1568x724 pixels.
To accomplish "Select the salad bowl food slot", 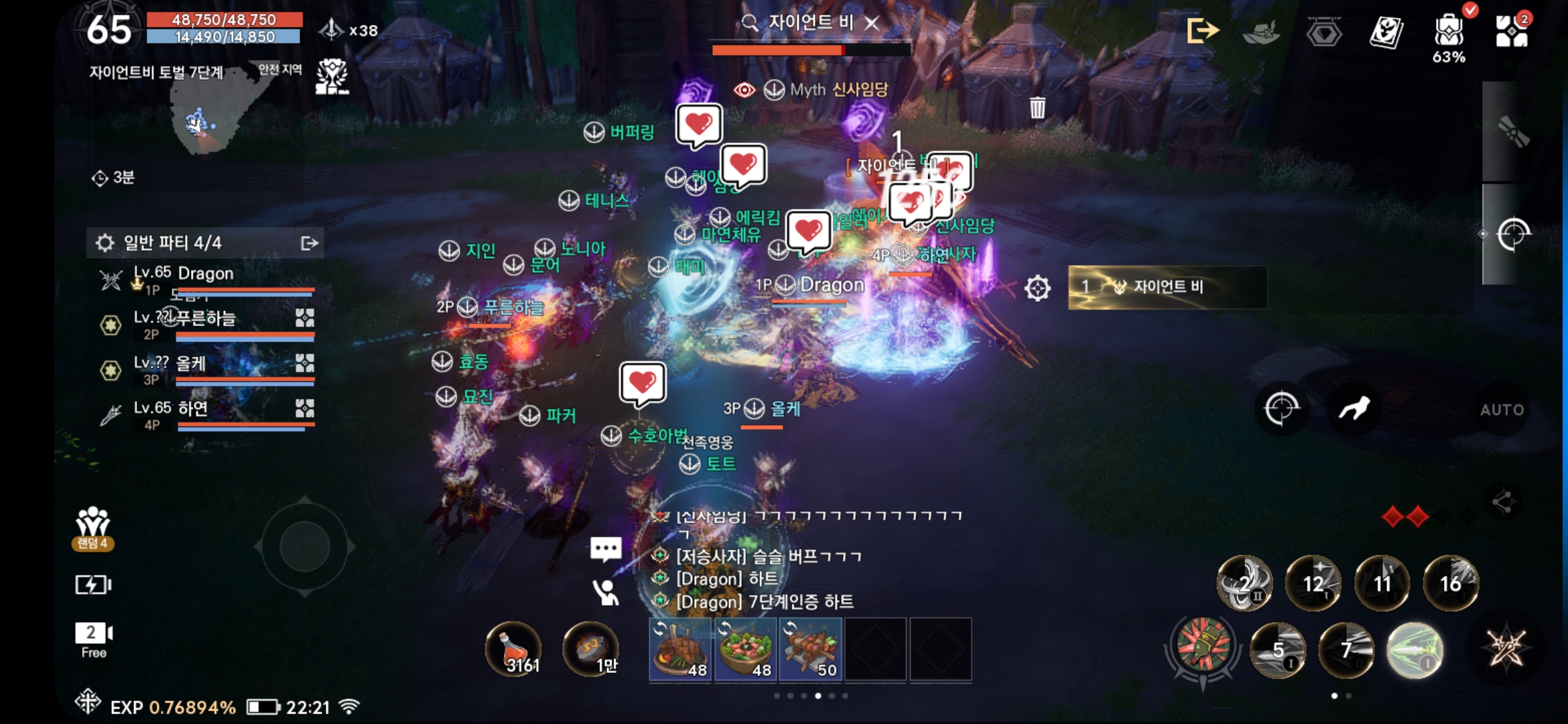I will click(x=745, y=649).
